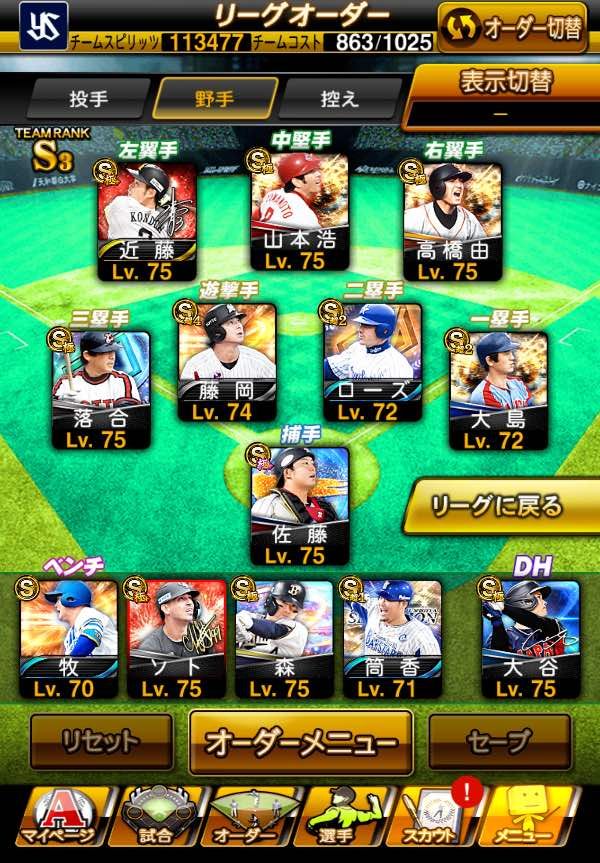
Task: Open the メニュー navigation icon
Action: point(537,817)
